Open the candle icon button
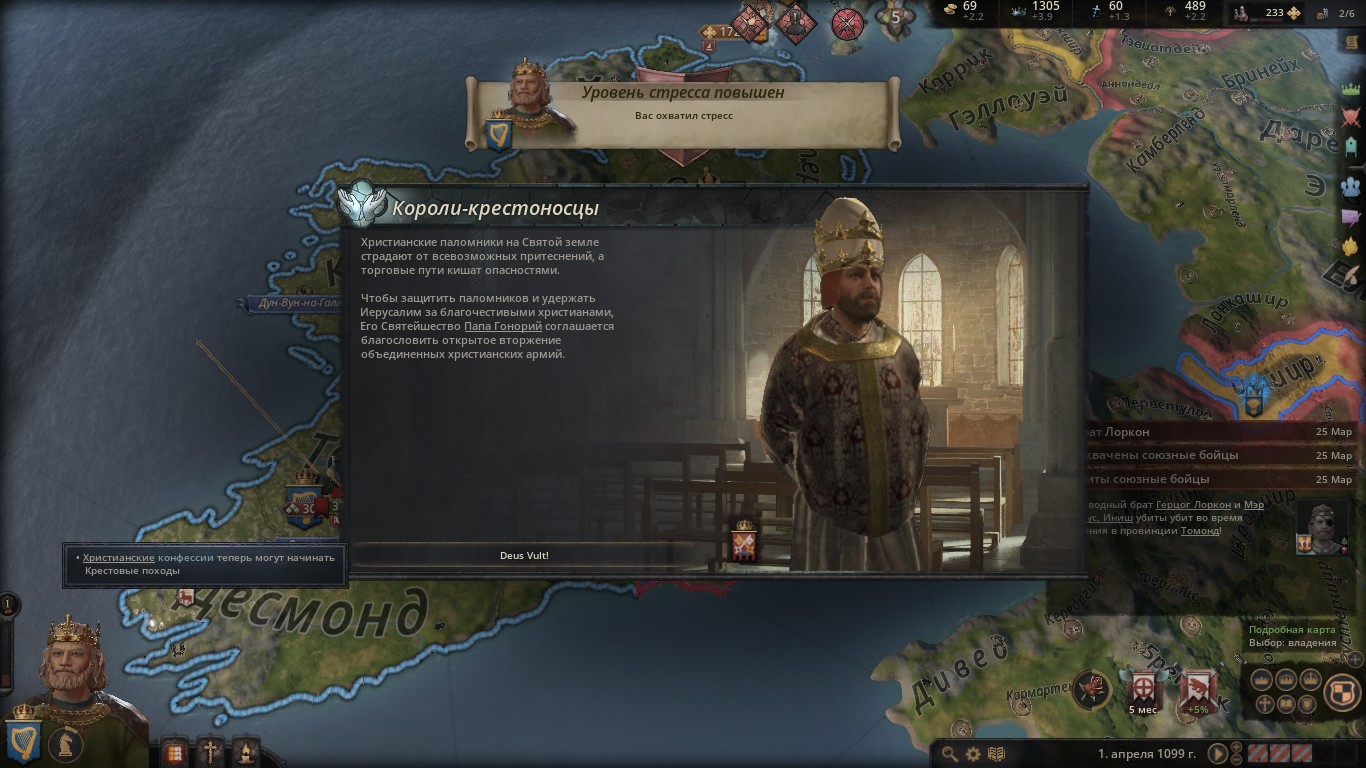This screenshot has width=1366, height=768. click(245, 751)
